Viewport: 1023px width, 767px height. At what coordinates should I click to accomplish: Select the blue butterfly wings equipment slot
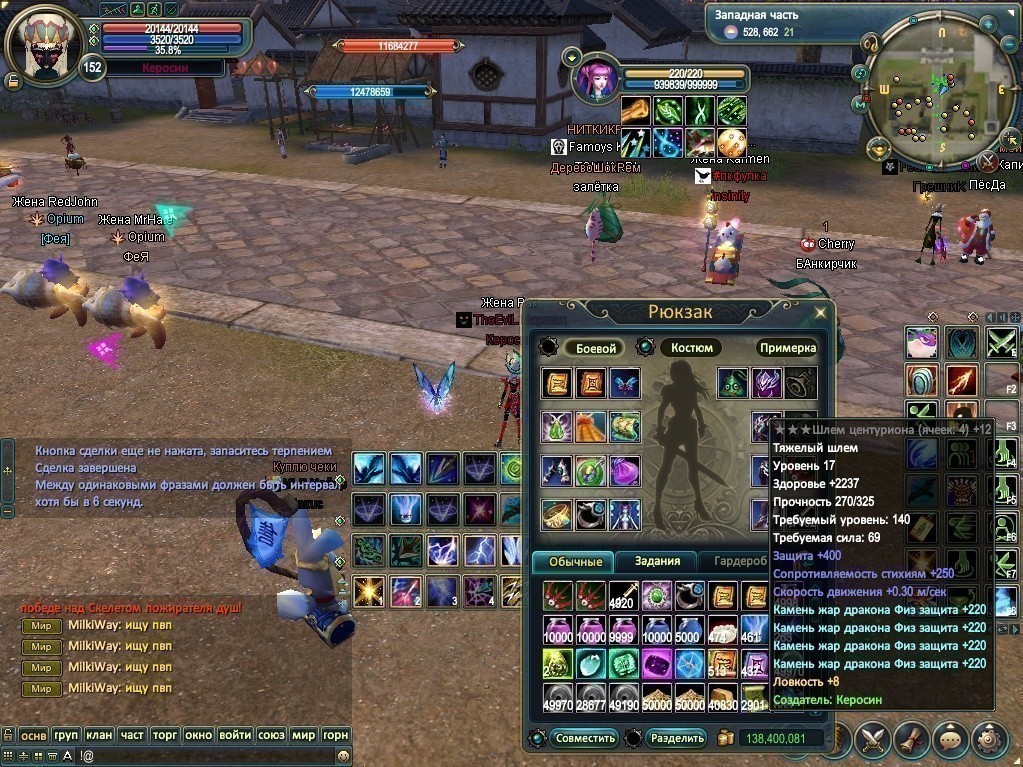pos(625,383)
